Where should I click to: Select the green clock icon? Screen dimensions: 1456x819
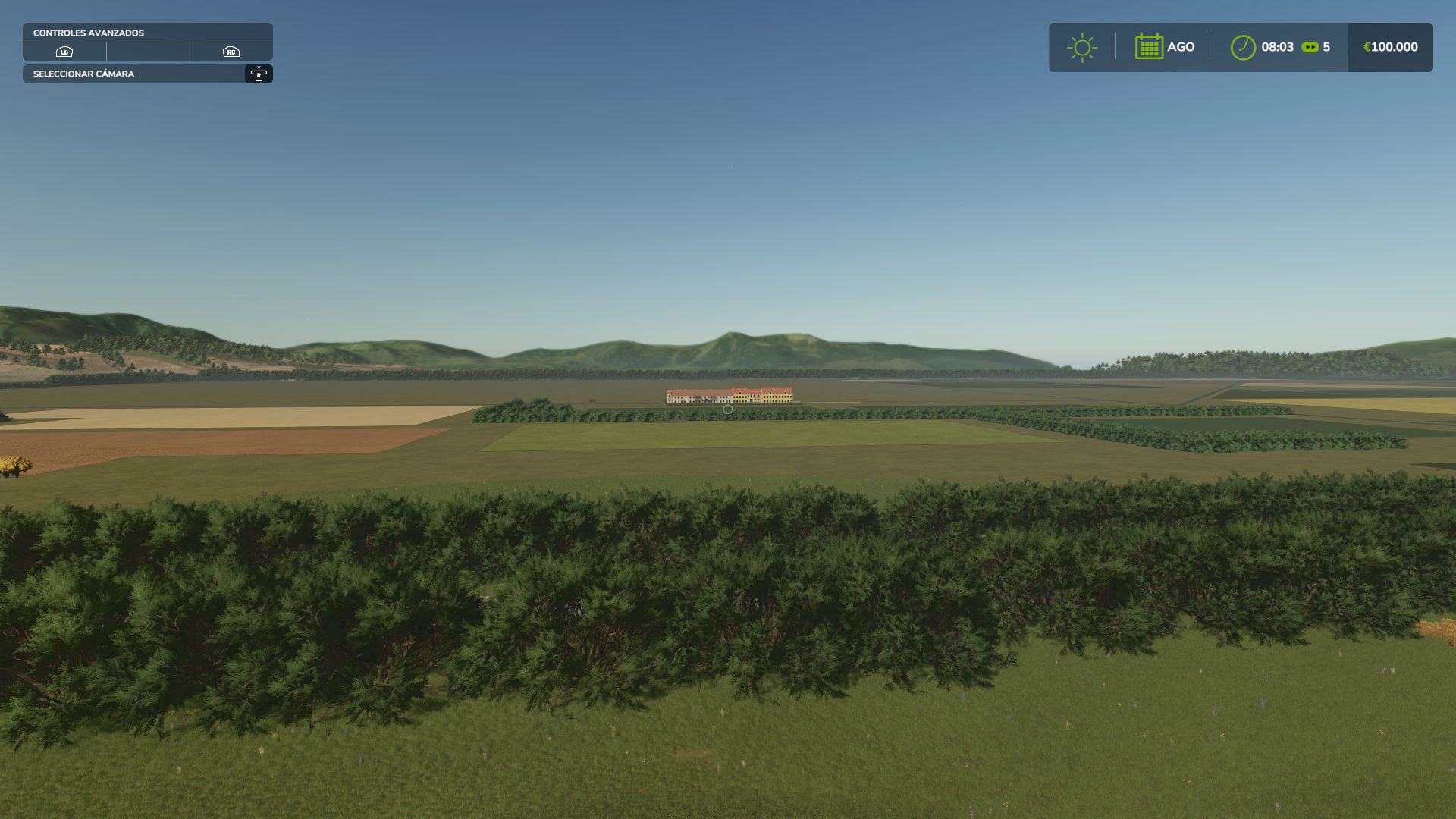tap(1242, 47)
